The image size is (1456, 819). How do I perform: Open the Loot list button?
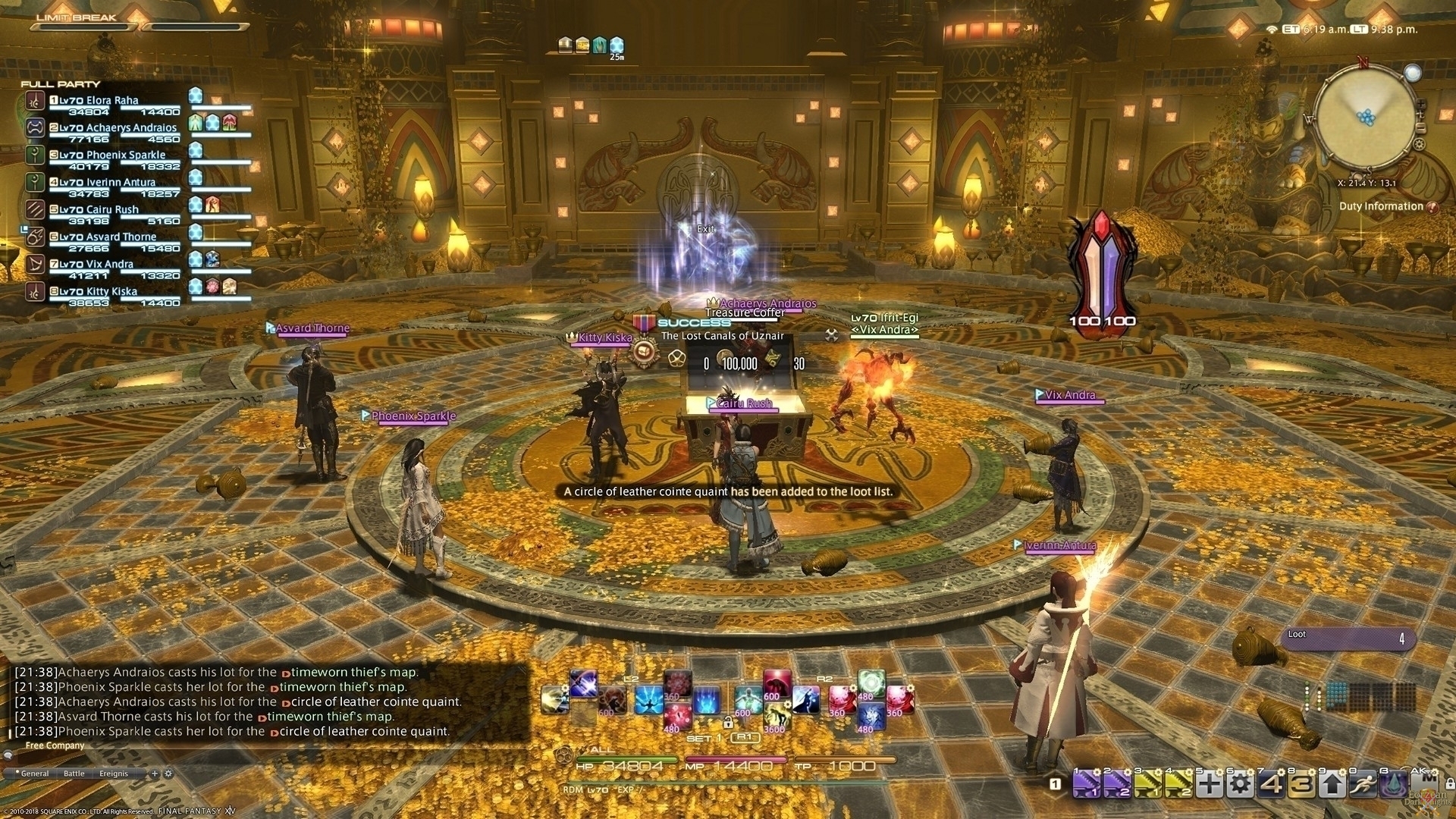[x=1347, y=638]
